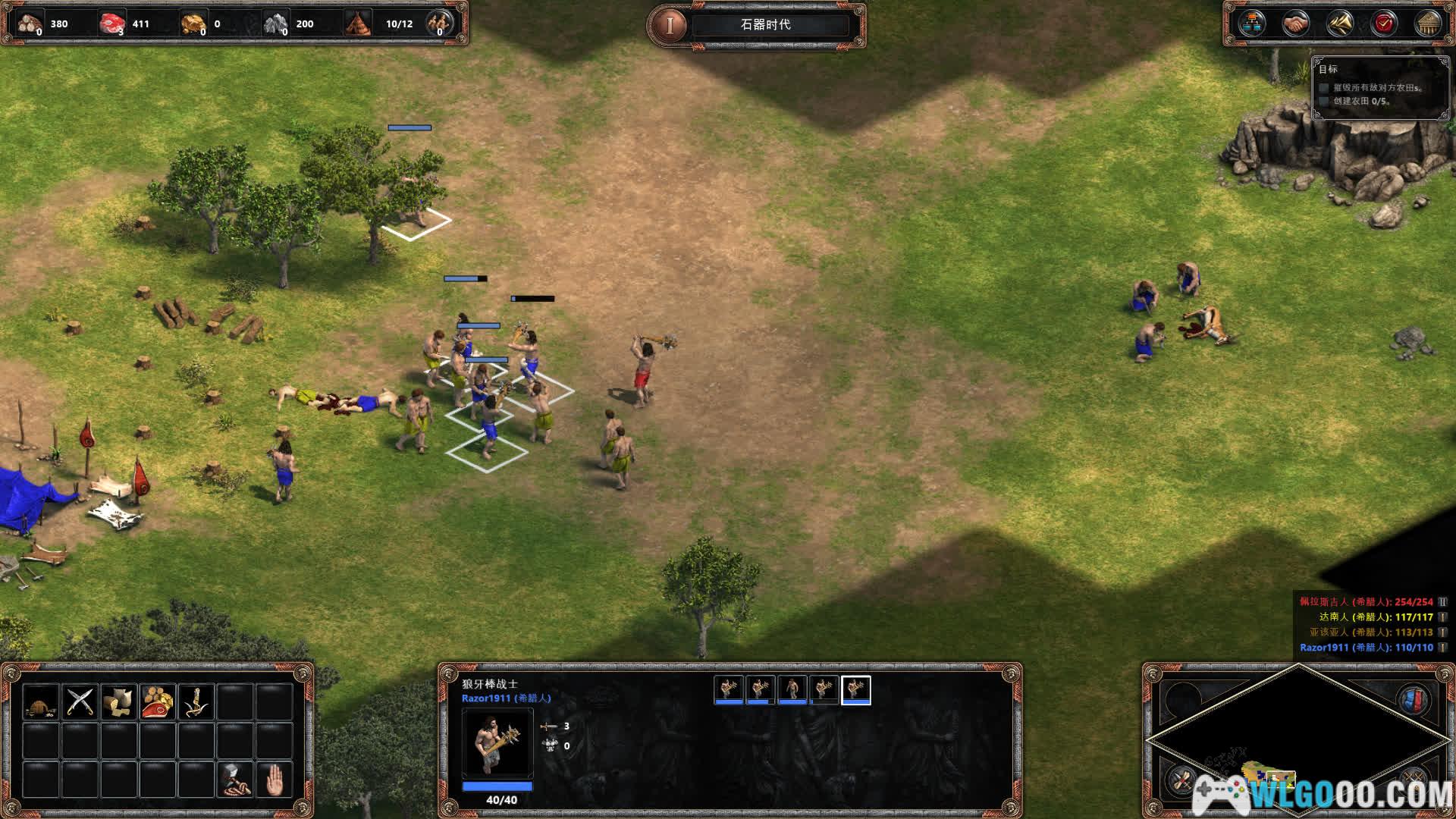Image resolution: width=1456 pixels, height=819 pixels.
Task: Click the idle villager icon beside population
Action: 439,24
